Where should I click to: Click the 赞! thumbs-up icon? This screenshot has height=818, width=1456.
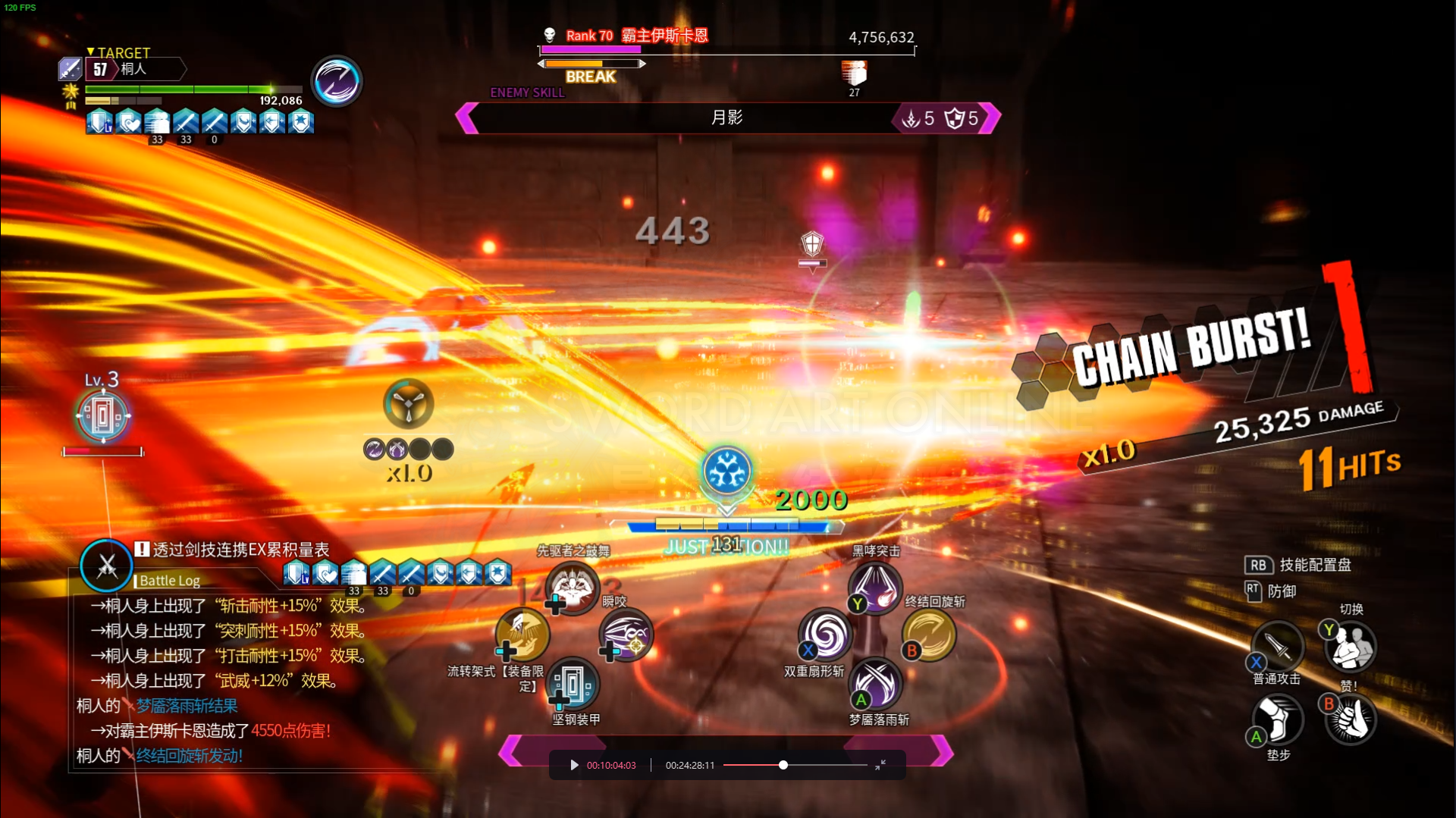click(x=1351, y=719)
